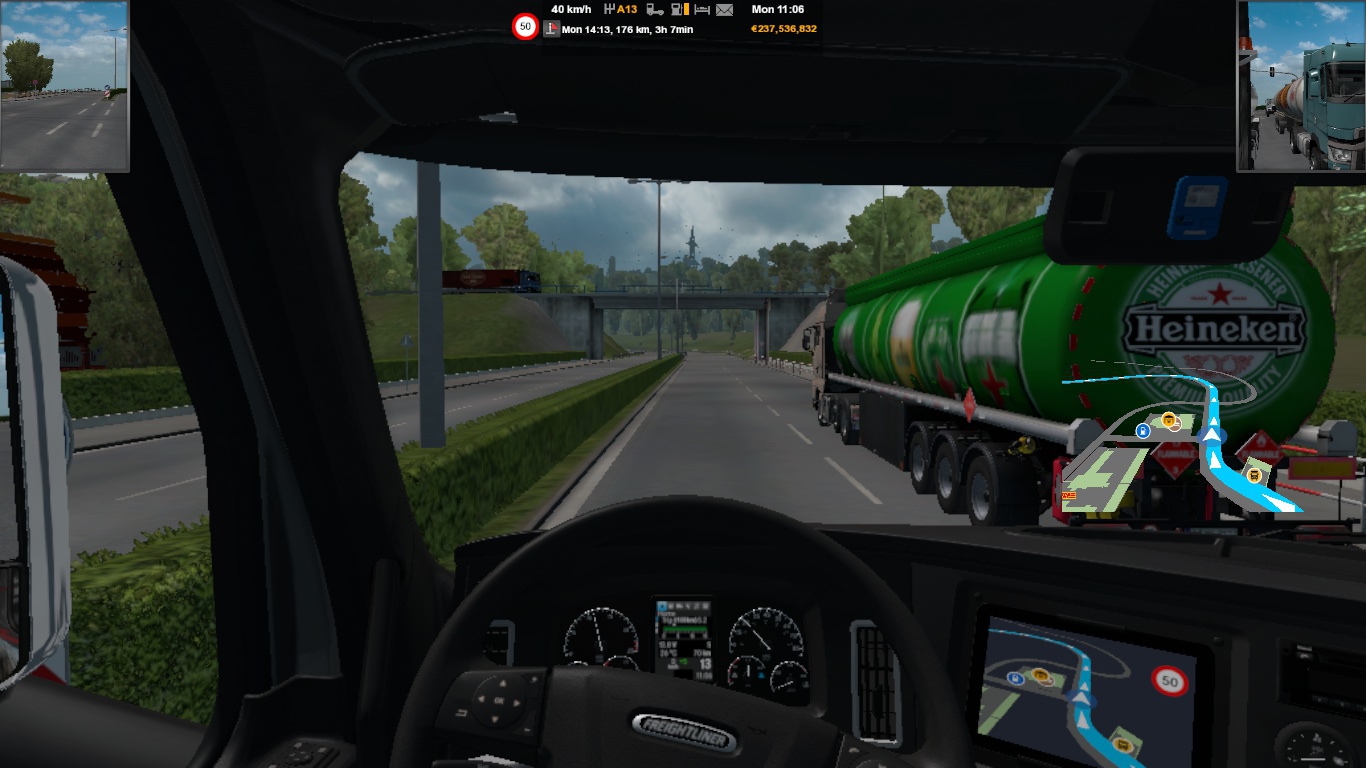1366x768 pixels.
Task: Click the player position arrow on the GPS
Action: (x=1213, y=435)
